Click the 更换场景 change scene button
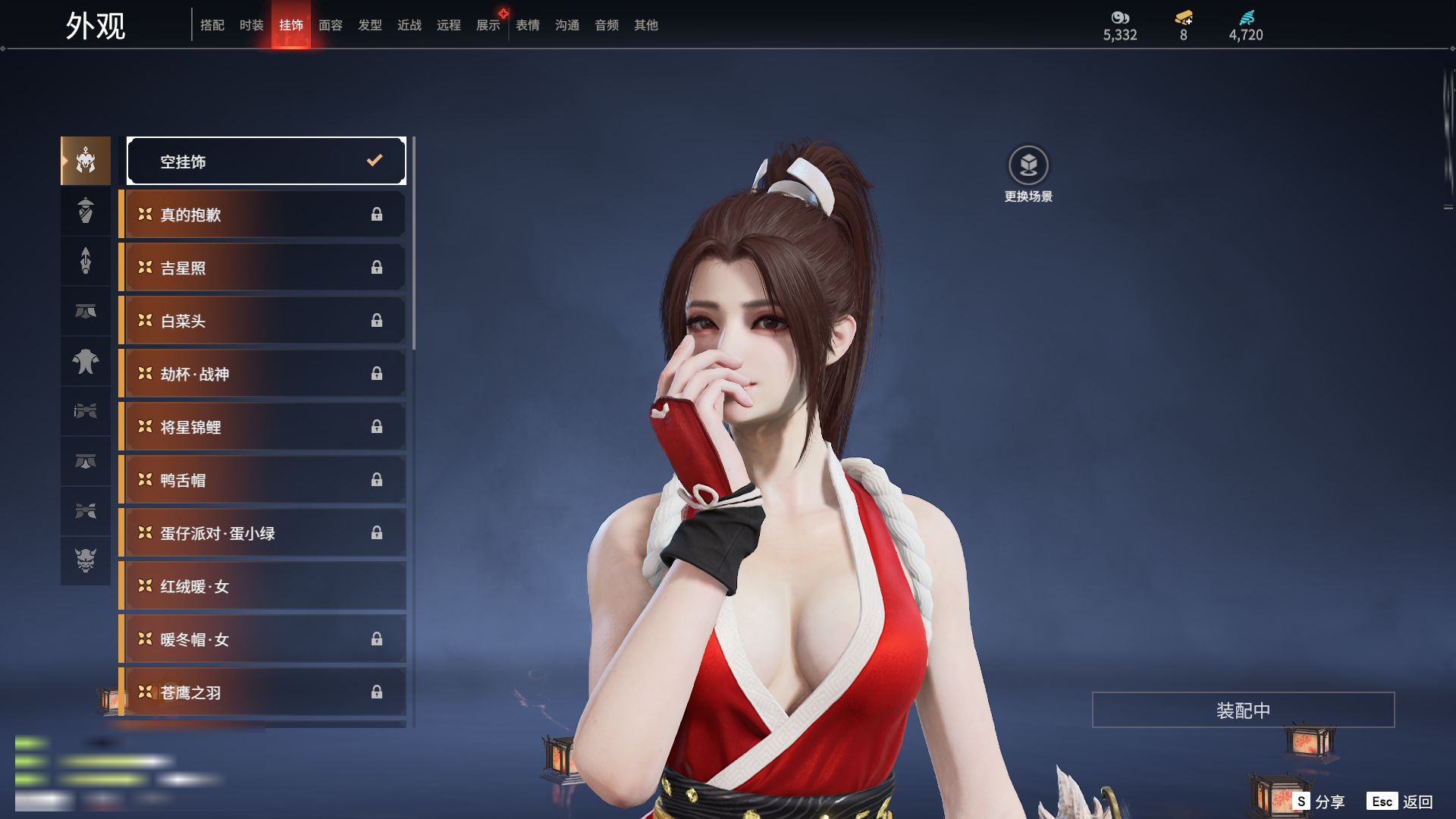The width and height of the screenshot is (1456, 819). tap(1028, 174)
